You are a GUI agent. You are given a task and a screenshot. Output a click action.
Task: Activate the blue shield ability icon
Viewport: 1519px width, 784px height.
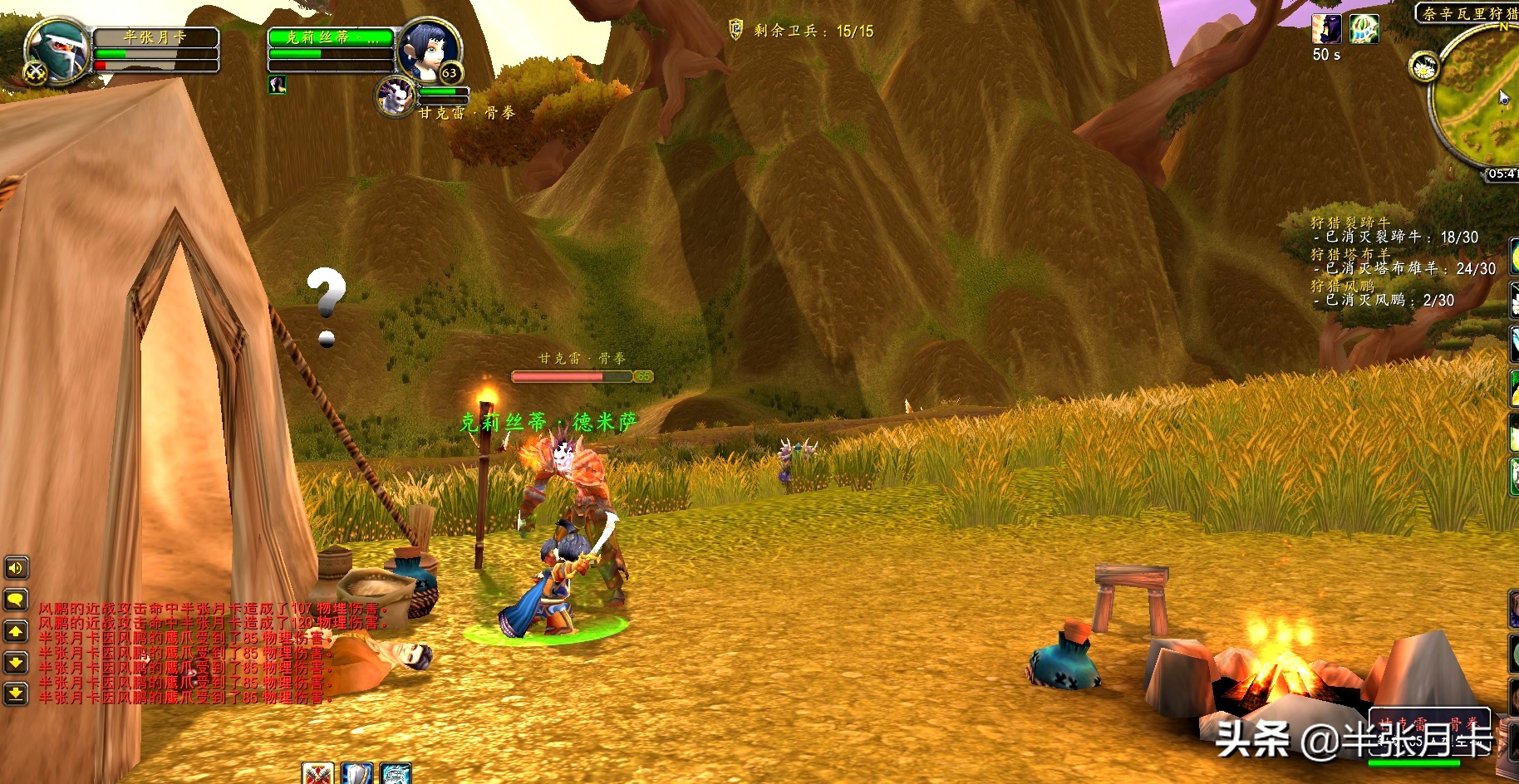pos(357,774)
